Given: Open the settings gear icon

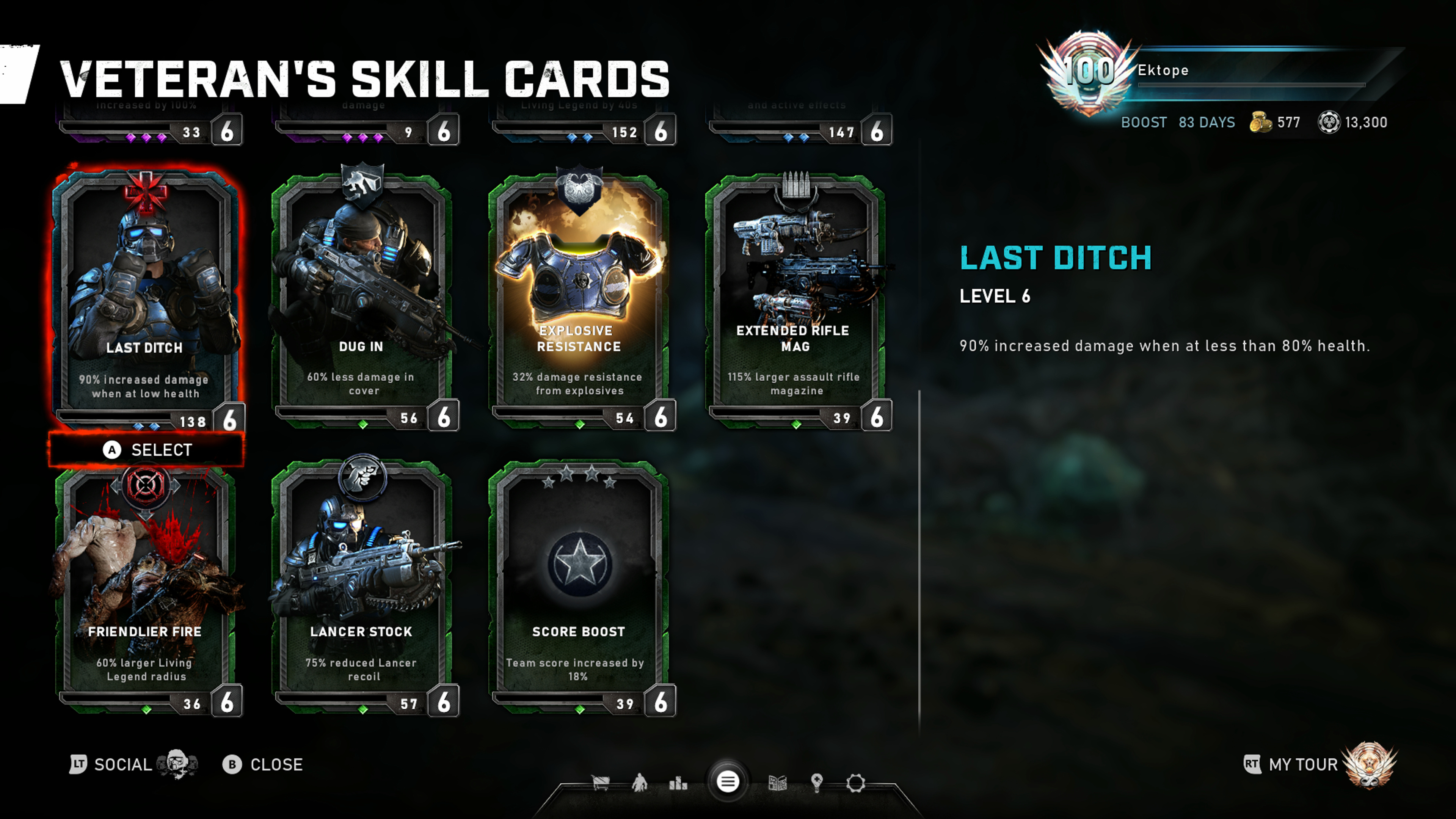Looking at the screenshot, I should [855, 783].
